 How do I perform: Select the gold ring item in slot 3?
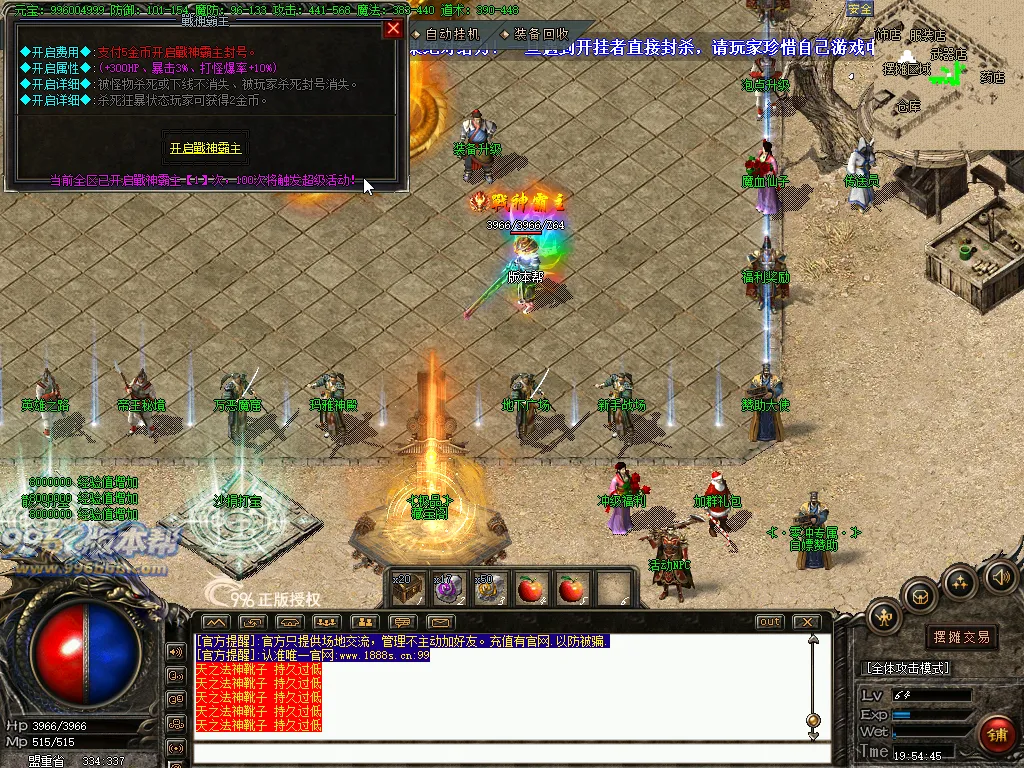click(490, 589)
